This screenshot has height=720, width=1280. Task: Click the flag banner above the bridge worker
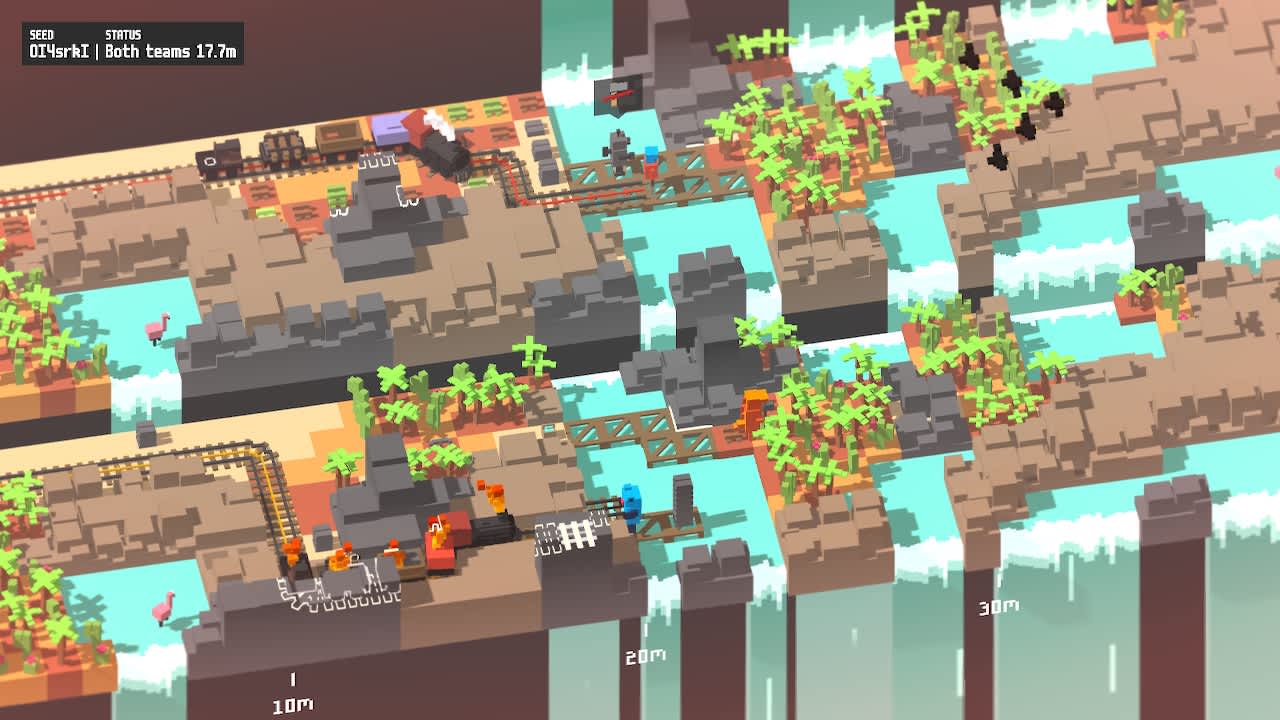click(615, 95)
